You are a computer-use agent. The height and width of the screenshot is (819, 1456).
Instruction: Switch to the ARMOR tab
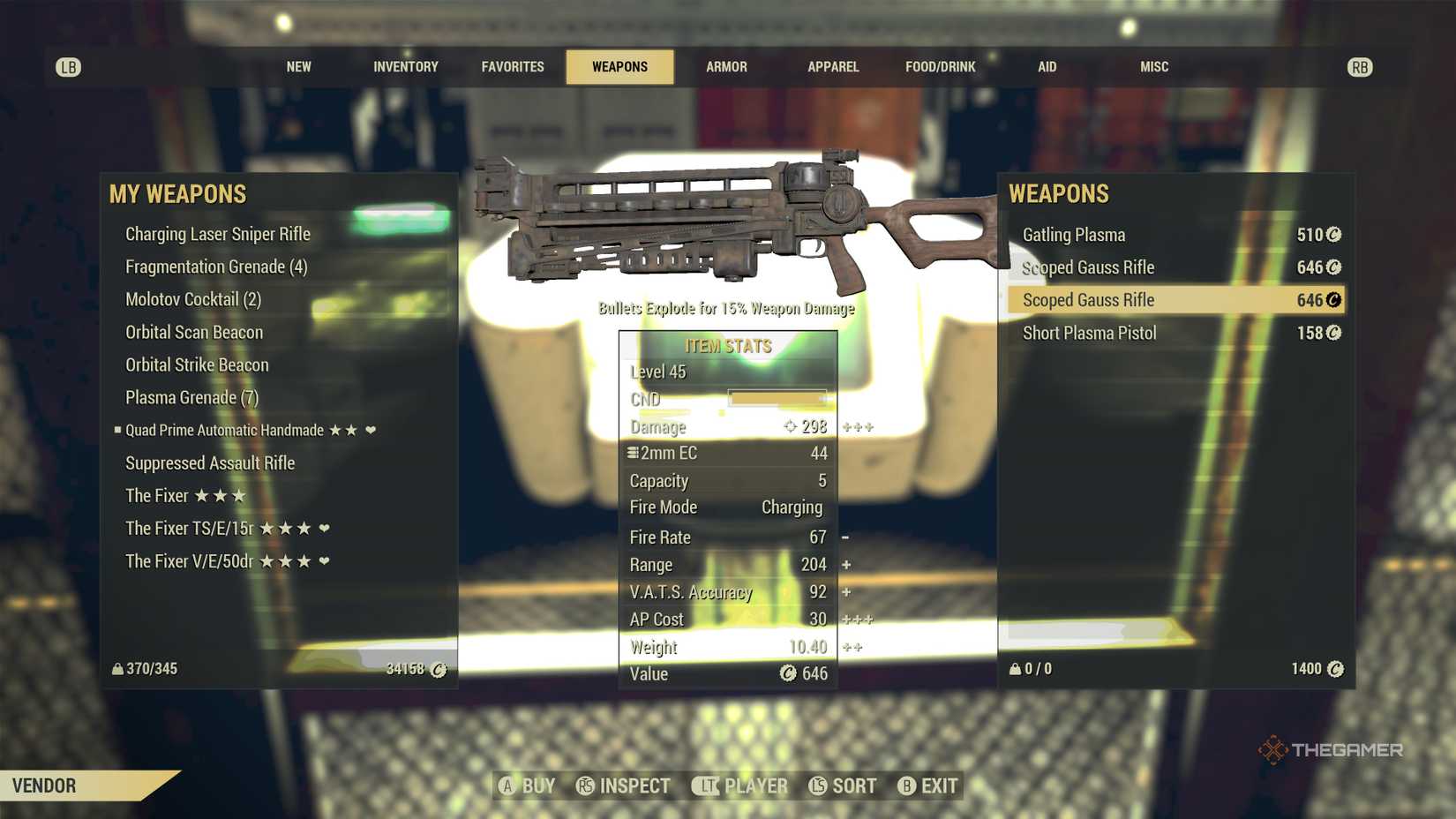tap(726, 66)
